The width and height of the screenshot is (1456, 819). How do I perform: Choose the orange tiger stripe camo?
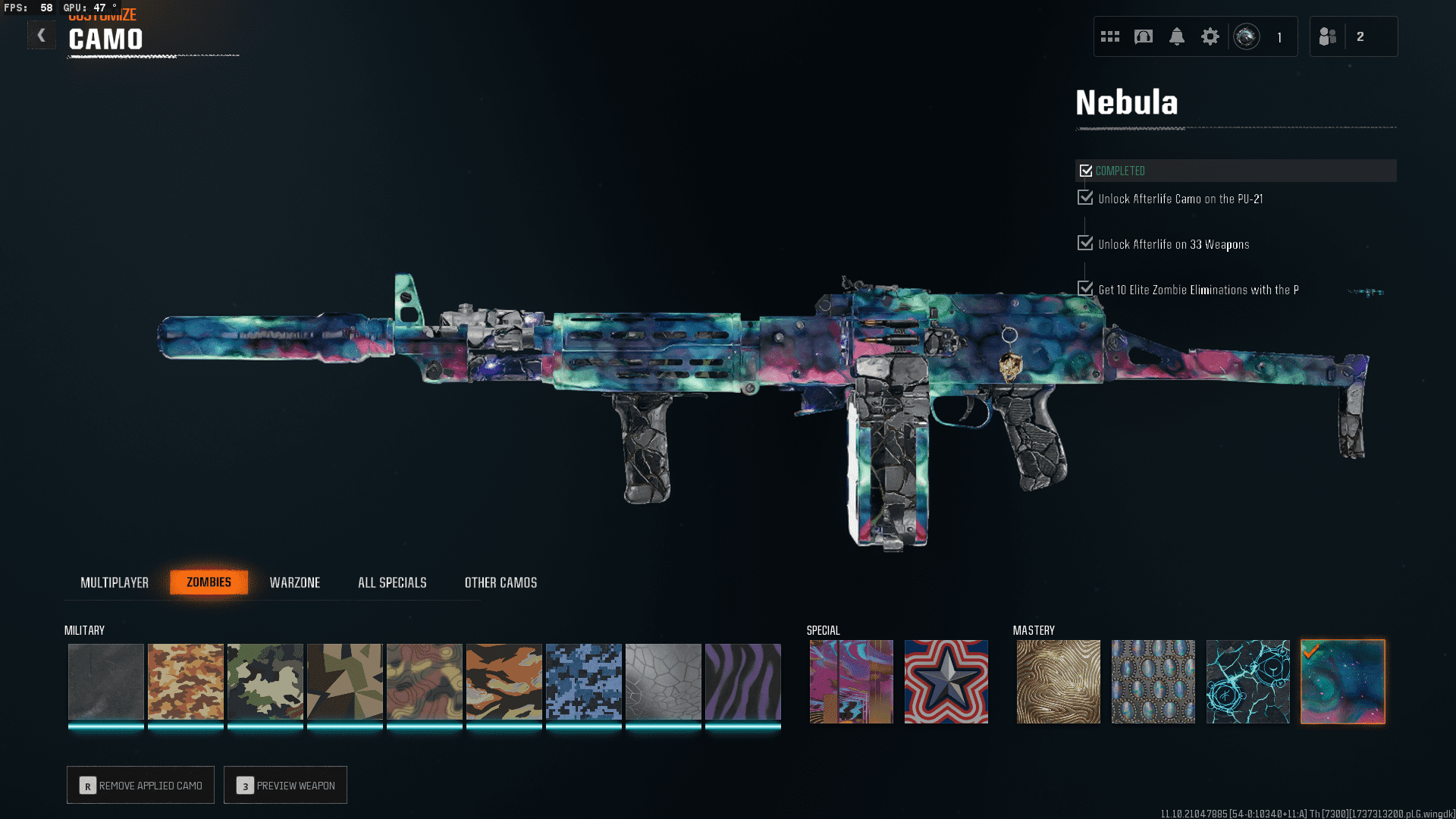coord(504,682)
